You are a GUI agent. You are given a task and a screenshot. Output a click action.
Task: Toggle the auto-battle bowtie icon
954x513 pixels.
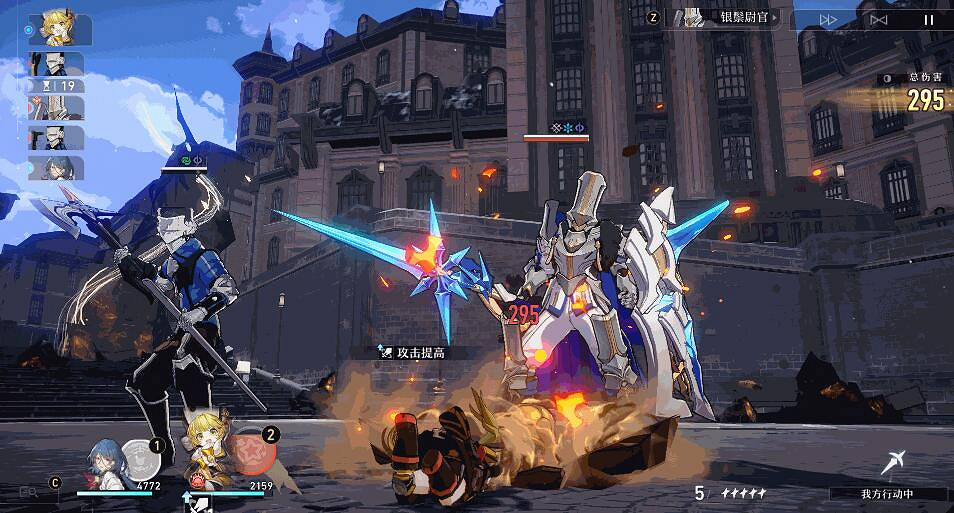pos(879,19)
